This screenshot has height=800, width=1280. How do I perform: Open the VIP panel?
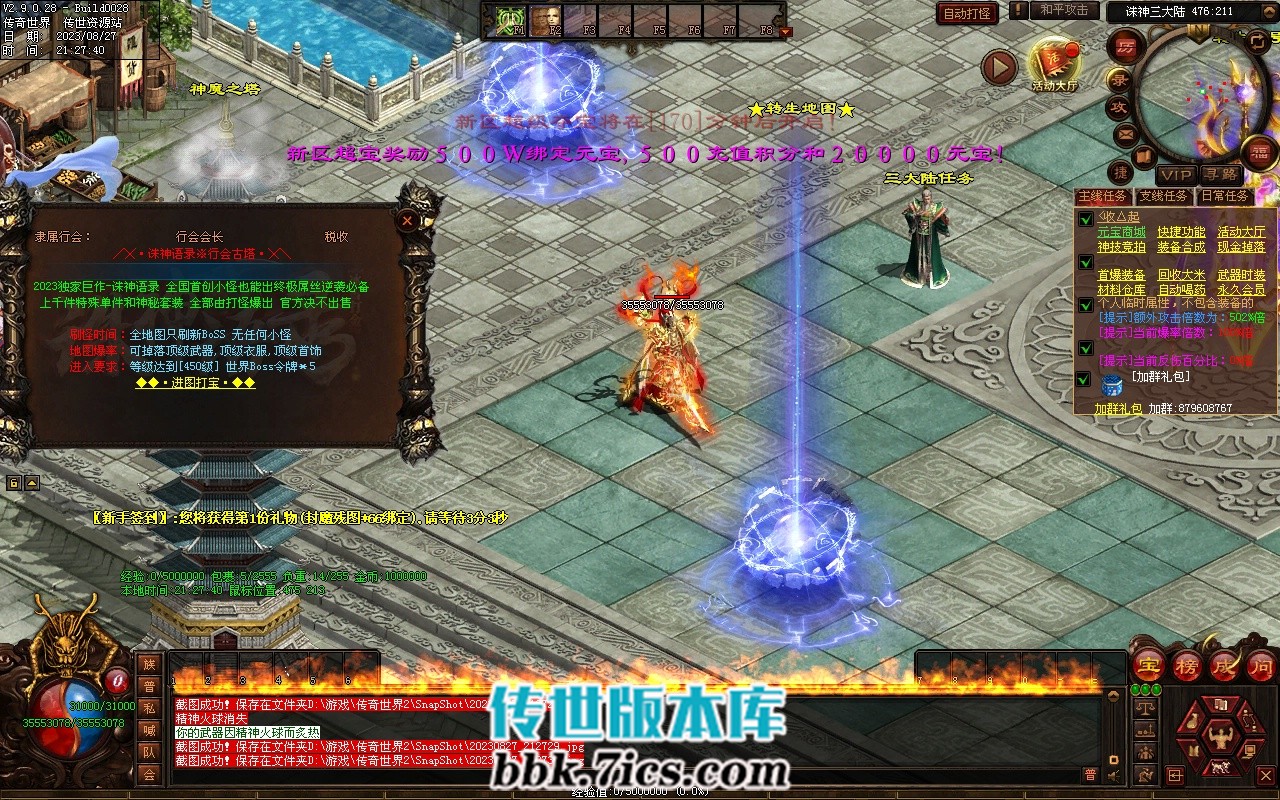pyautogui.click(x=1176, y=174)
